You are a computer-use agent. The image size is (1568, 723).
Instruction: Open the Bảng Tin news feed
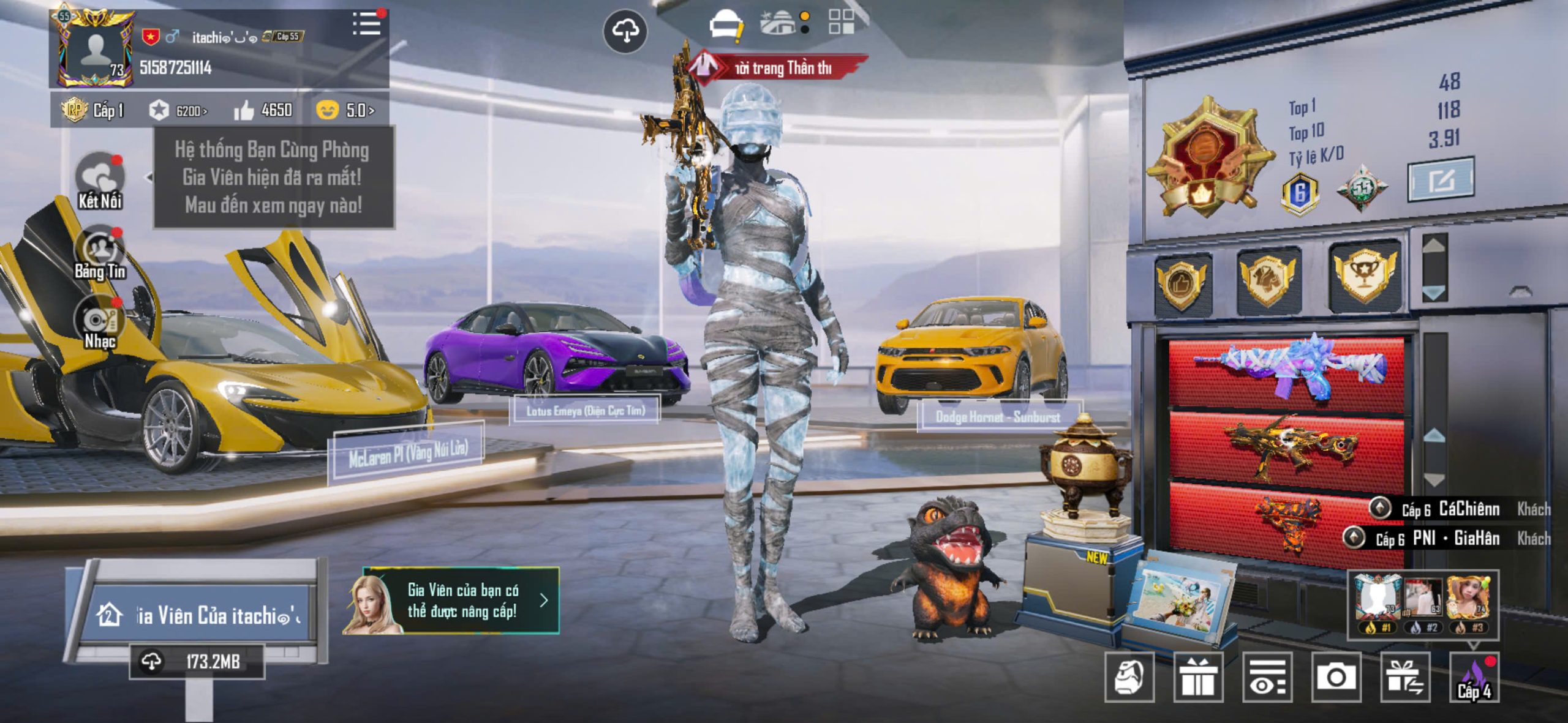point(99,252)
